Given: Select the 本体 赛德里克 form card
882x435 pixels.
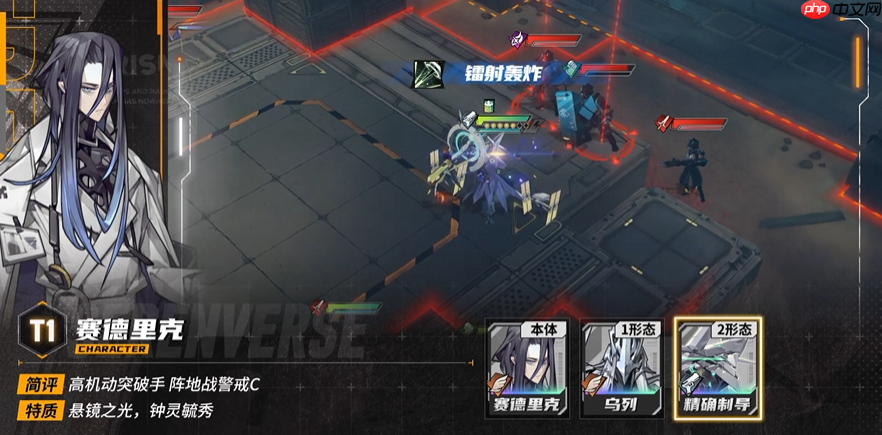Looking at the screenshot, I should (528, 369).
